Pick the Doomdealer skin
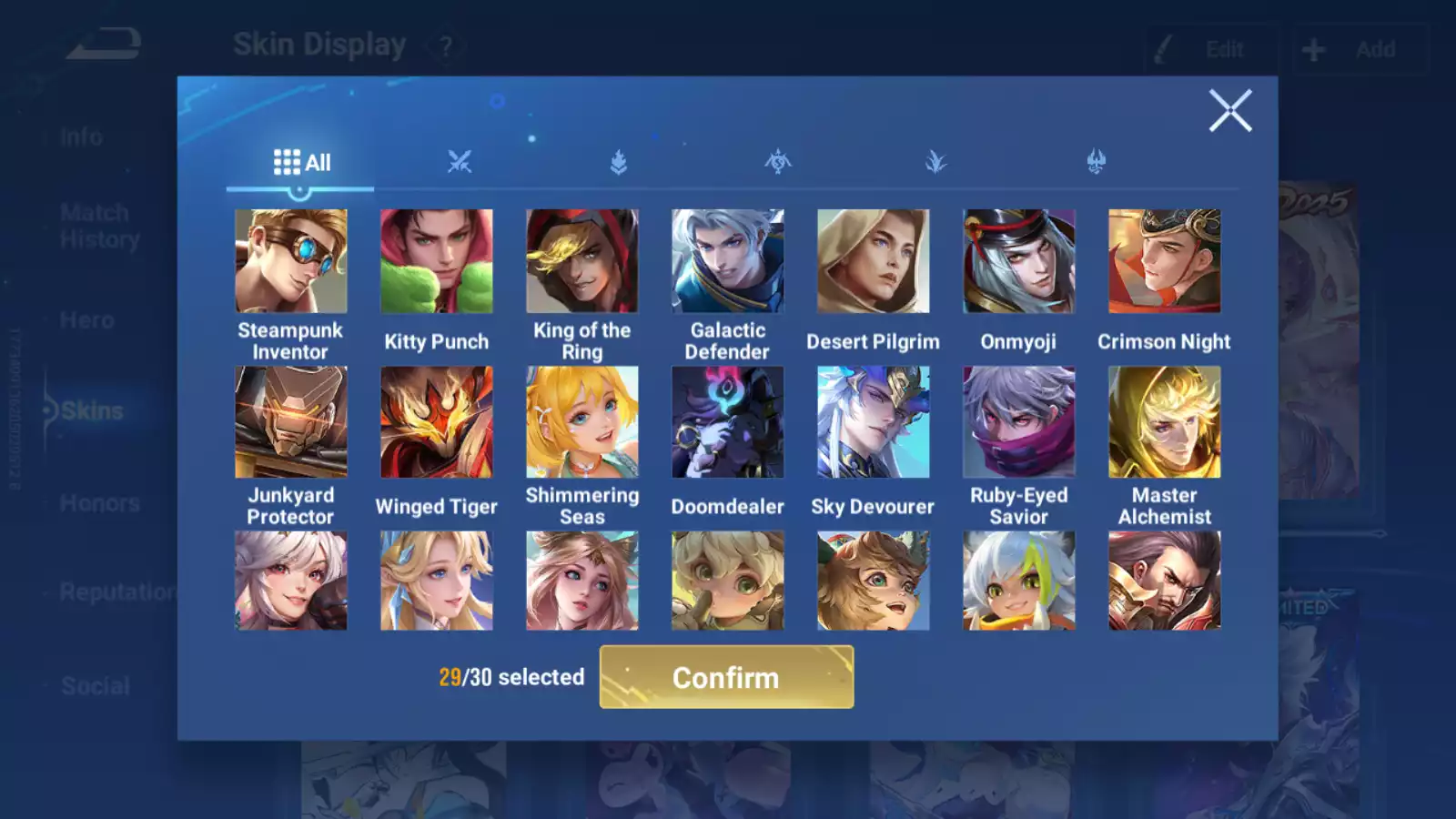1456x819 pixels. [728, 422]
